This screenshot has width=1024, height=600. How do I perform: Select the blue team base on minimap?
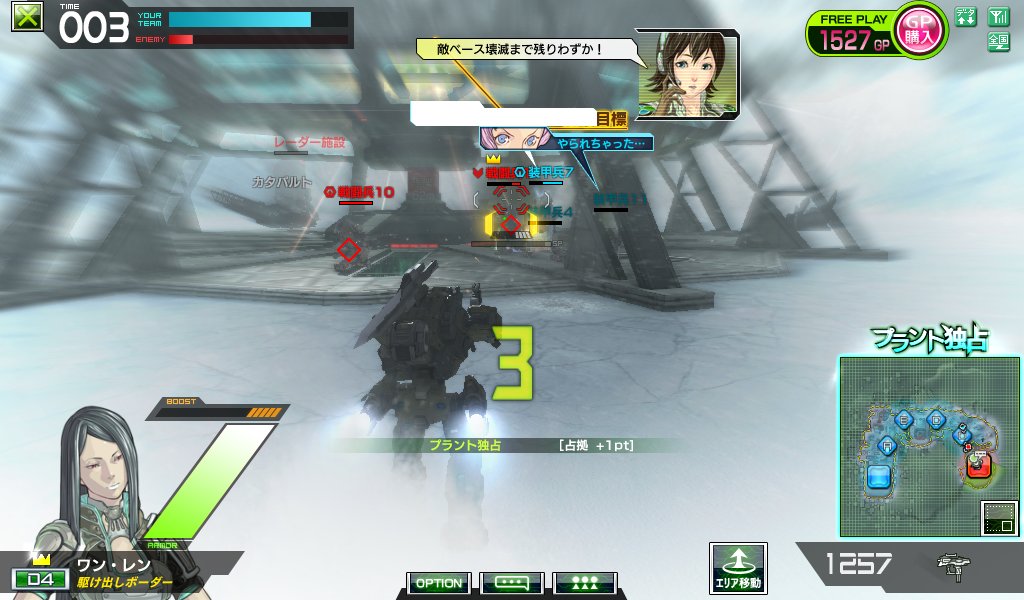(879, 476)
